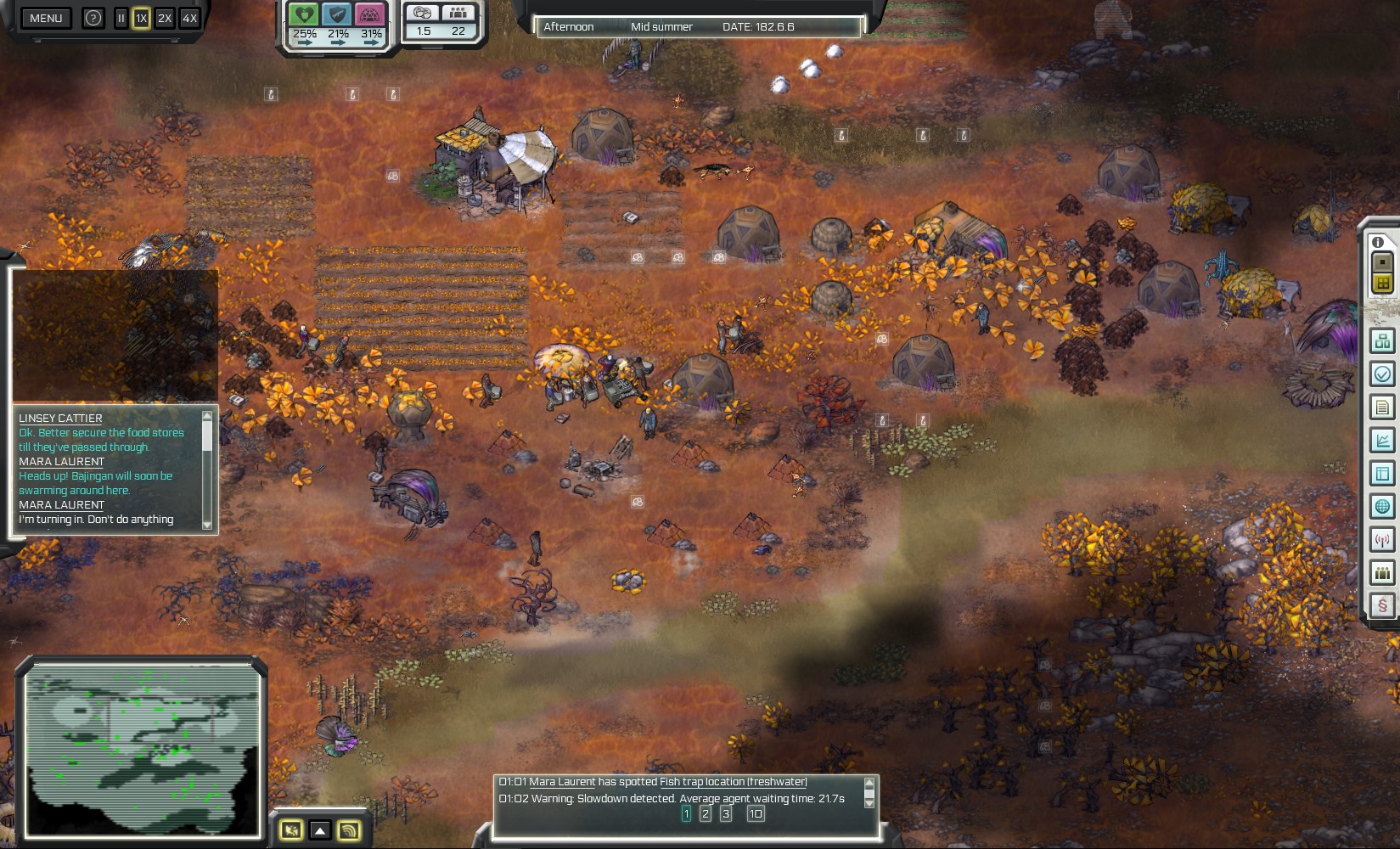This screenshot has height=849, width=1400.
Task: Open the section sign laws panel
Action: (x=1382, y=606)
